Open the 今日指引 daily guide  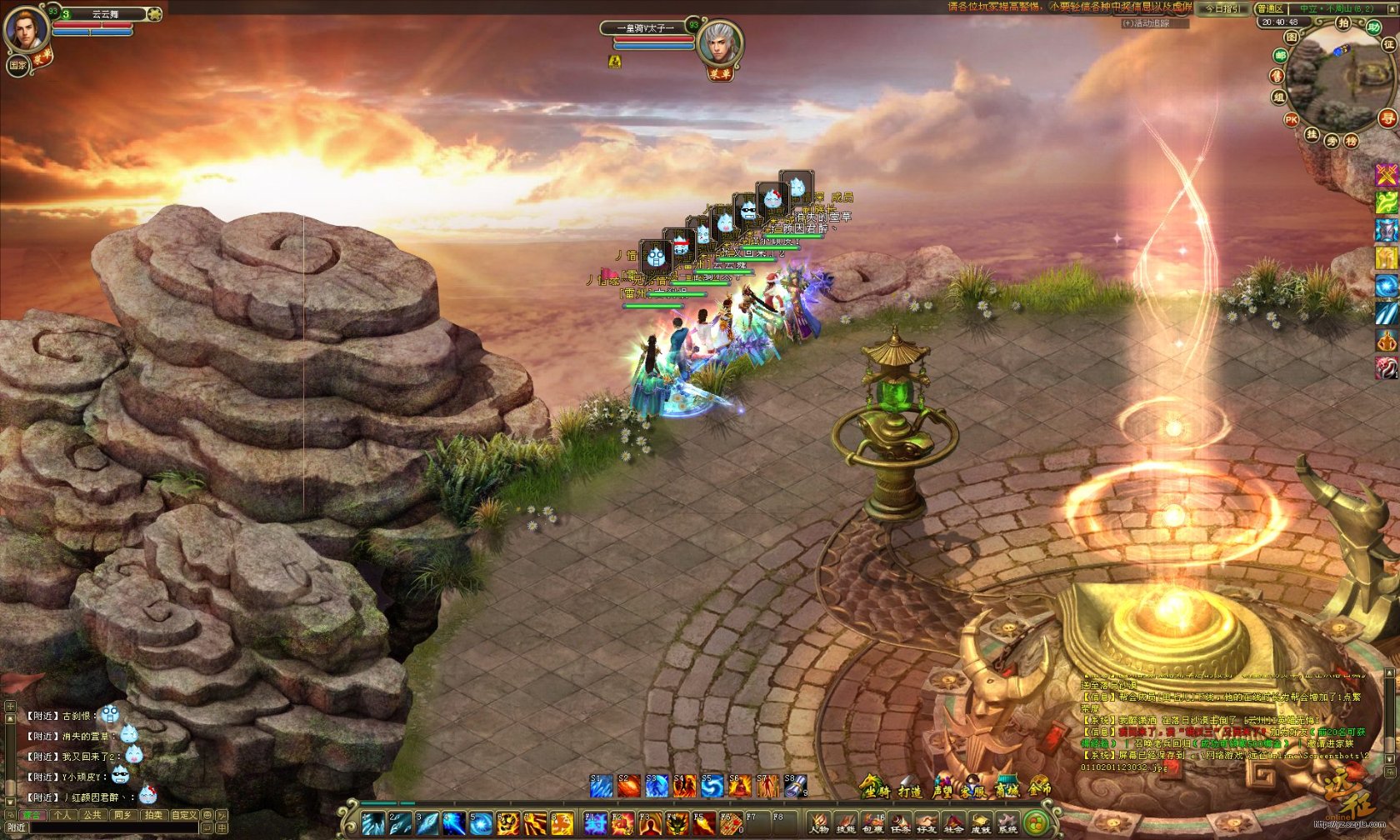(1222, 8)
